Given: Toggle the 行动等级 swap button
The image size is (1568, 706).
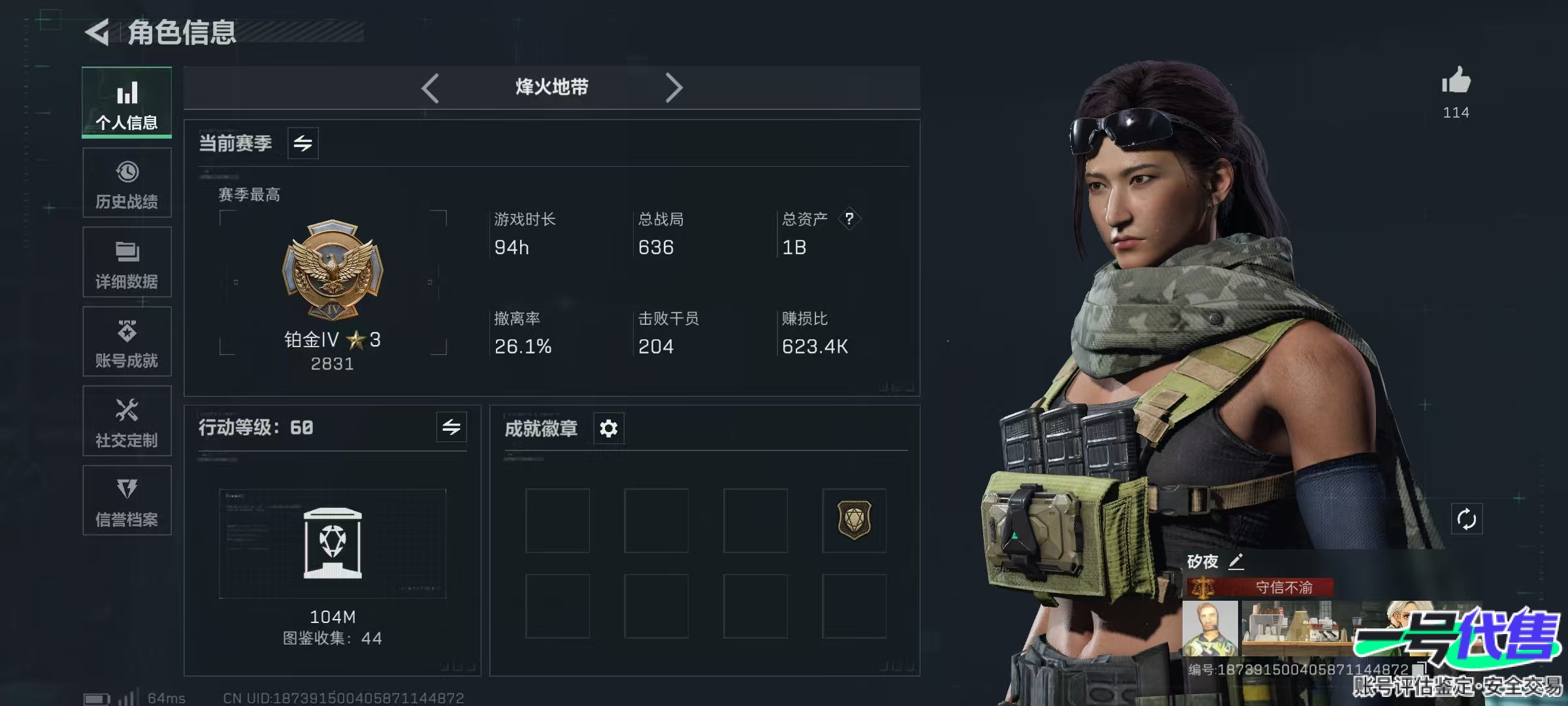Looking at the screenshot, I should 451,428.
